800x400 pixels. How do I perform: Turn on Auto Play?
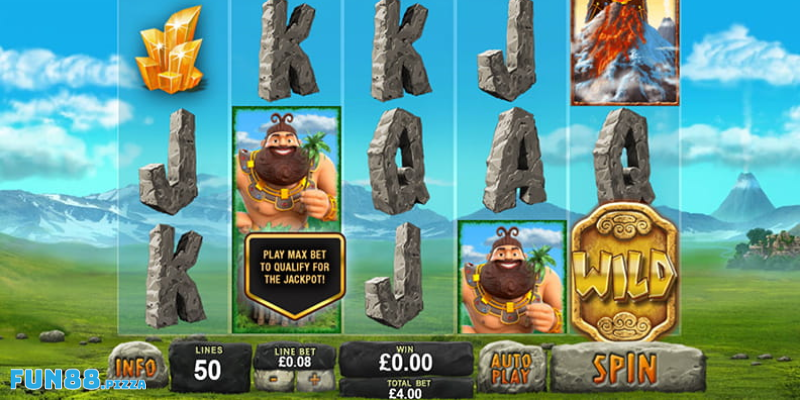[x=510, y=367]
